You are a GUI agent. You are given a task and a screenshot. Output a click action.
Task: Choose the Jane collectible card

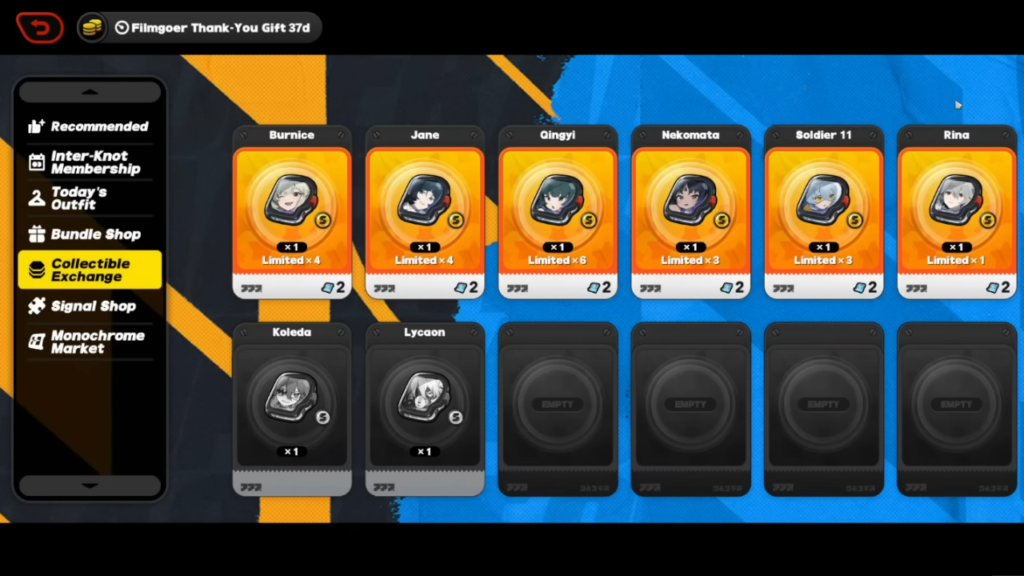pyautogui.click(x=425, y=212)
